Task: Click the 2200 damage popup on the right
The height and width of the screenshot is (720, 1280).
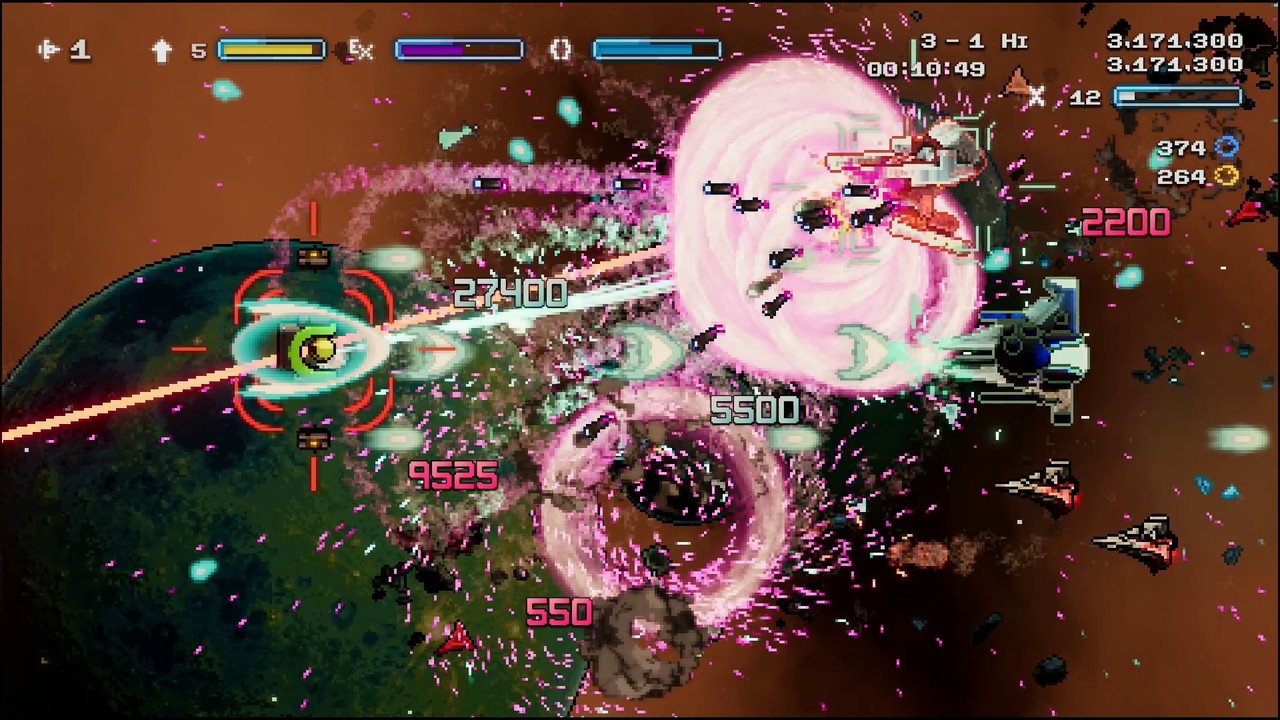Action: coord(1128,222)
